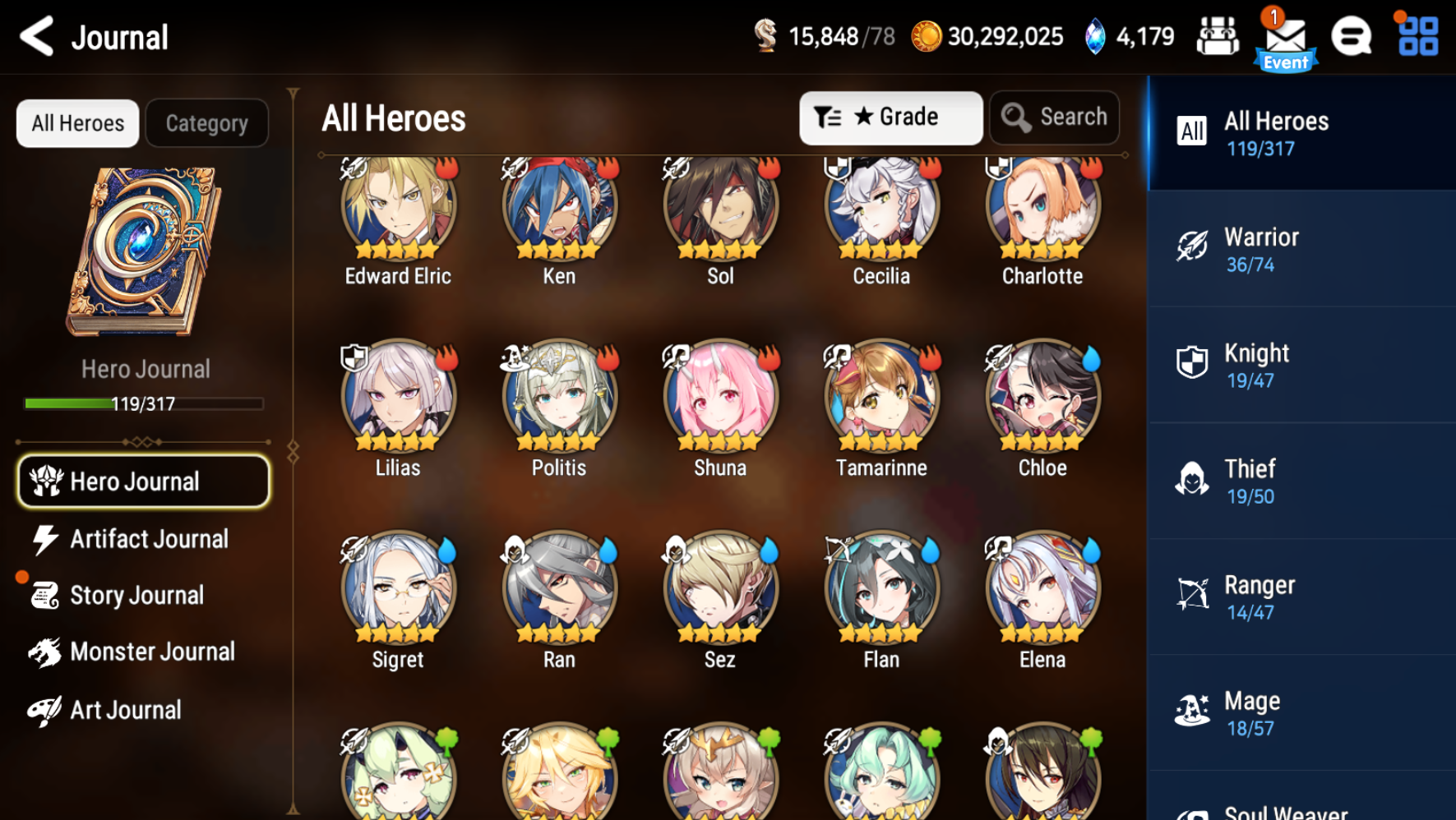The width and height of the screenshot is (1456, 820).
Task: Switch to the Category tab
Action: pos(206,123)
